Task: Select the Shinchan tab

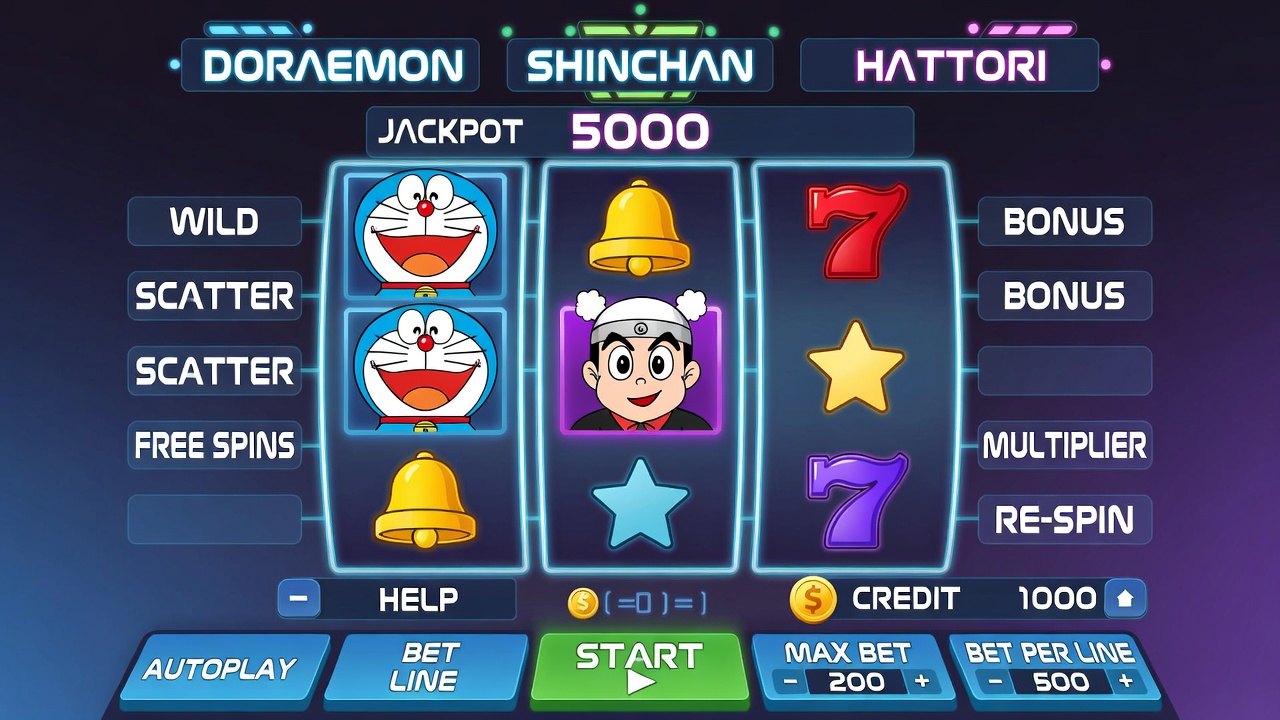Action: [x=640, y=66]
